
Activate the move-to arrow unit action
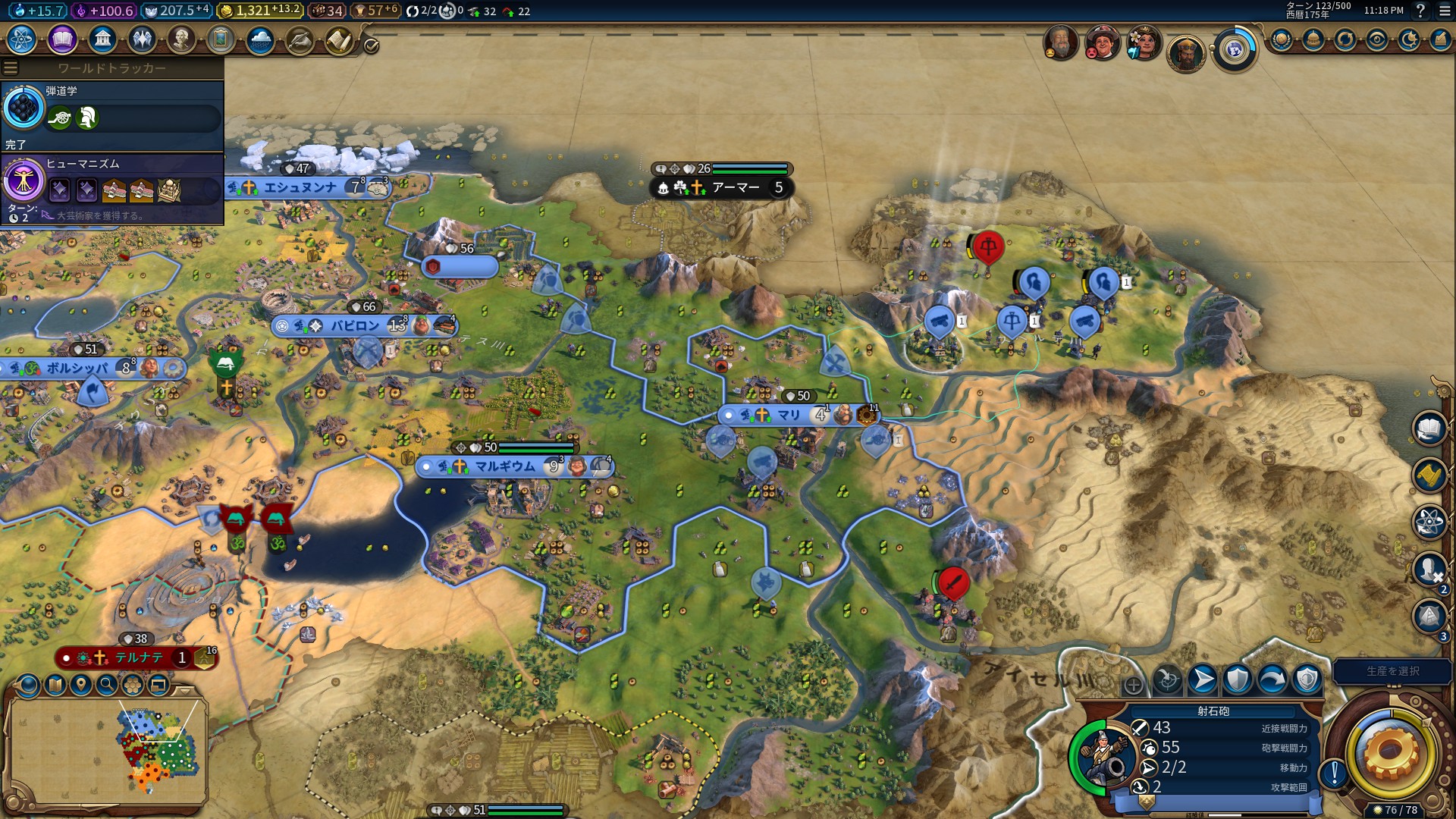(1202, 679)
